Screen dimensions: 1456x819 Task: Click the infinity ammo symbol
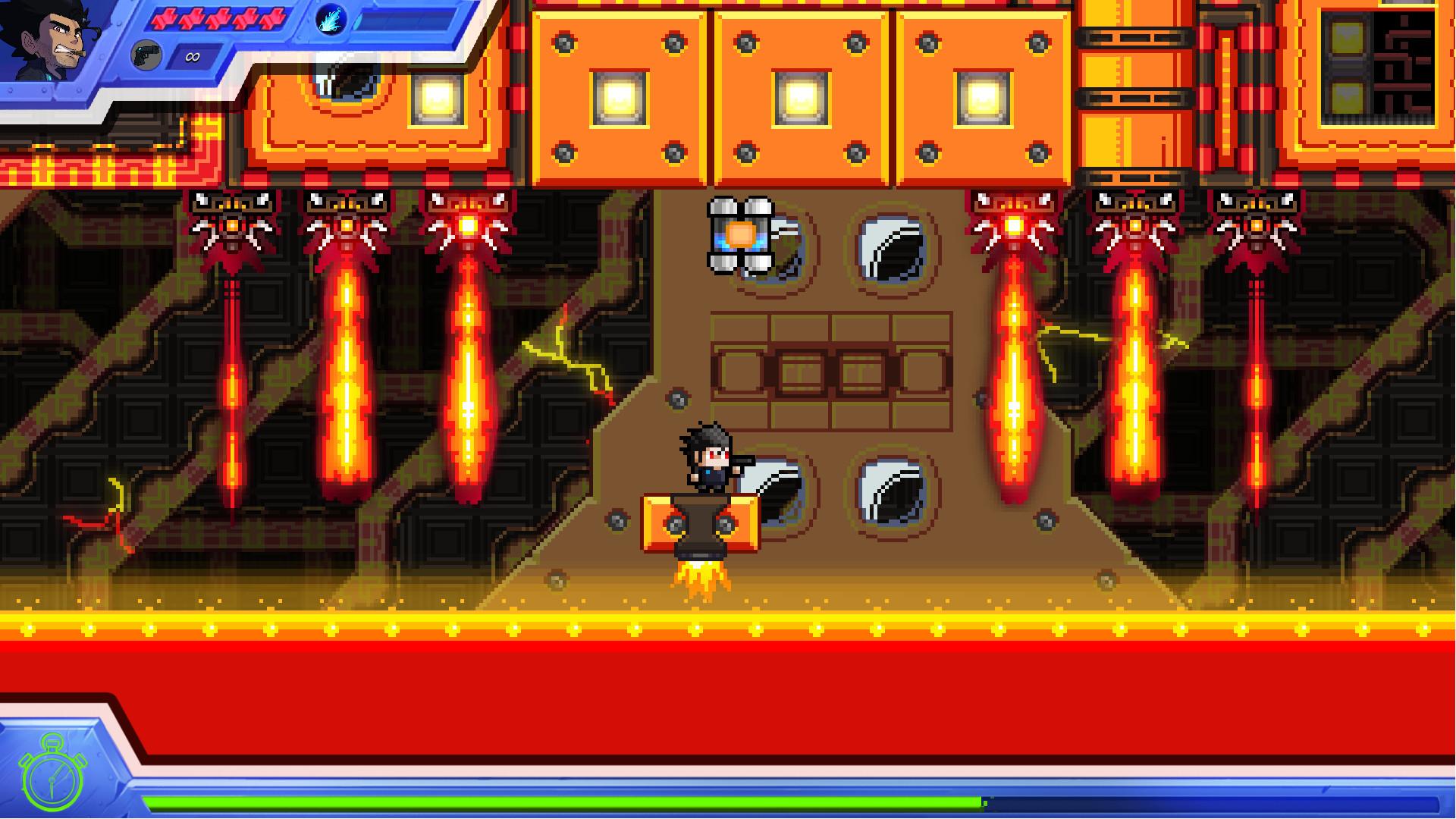[192, 57]
